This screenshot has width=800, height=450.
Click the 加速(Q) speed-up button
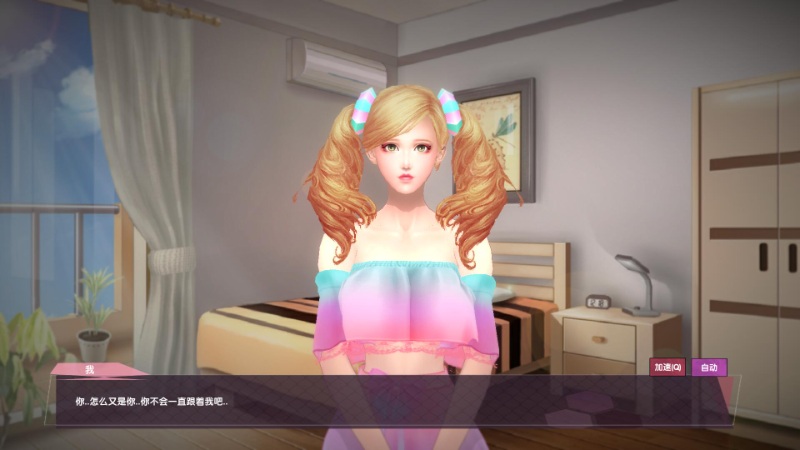tap(667, 367)
